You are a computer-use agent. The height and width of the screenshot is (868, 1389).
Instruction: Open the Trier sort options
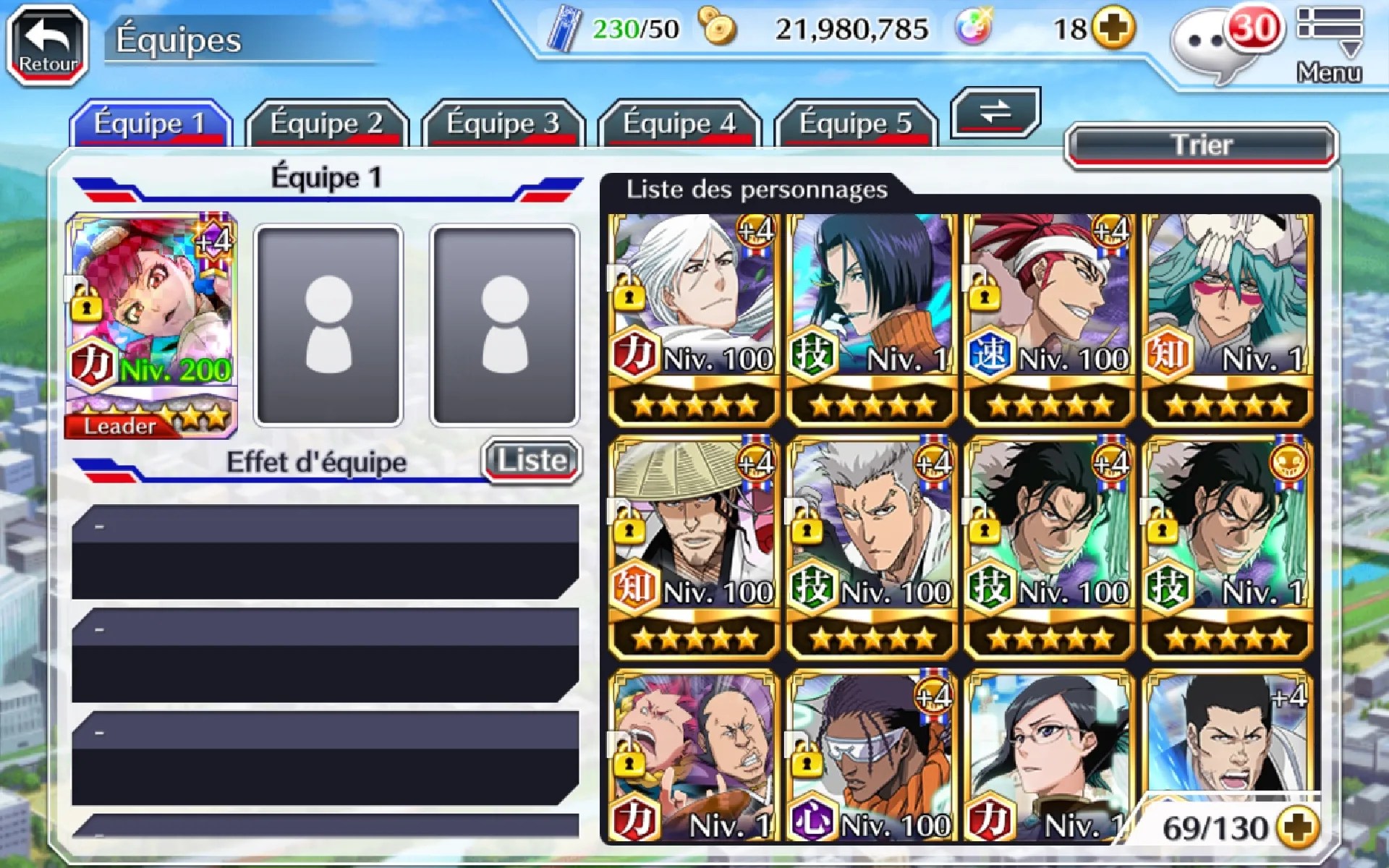[x=1202, y=145]
